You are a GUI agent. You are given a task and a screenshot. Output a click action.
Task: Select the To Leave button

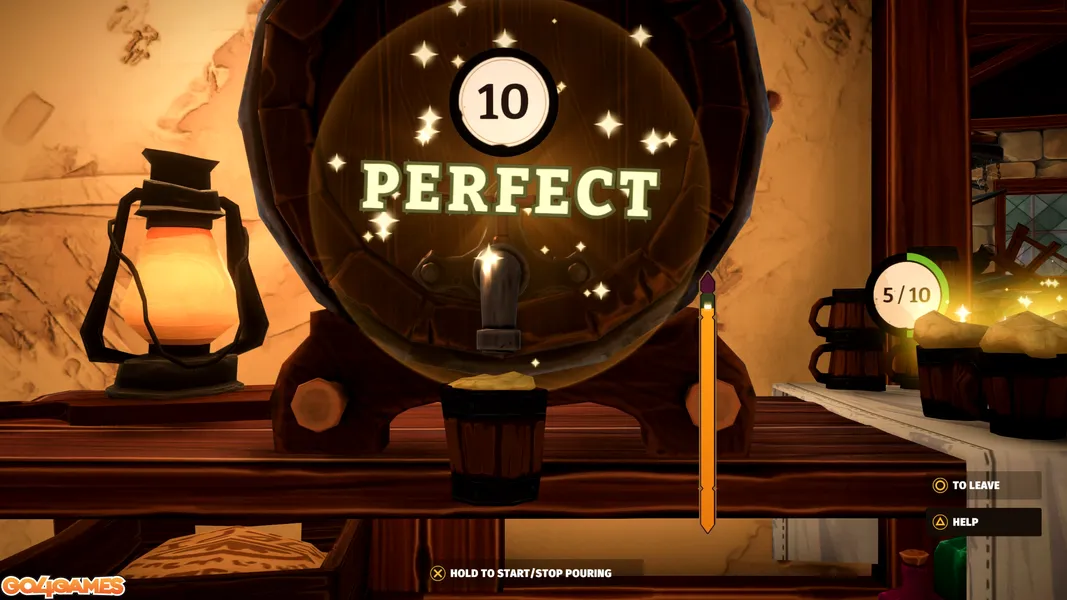[x=975, y=486]
